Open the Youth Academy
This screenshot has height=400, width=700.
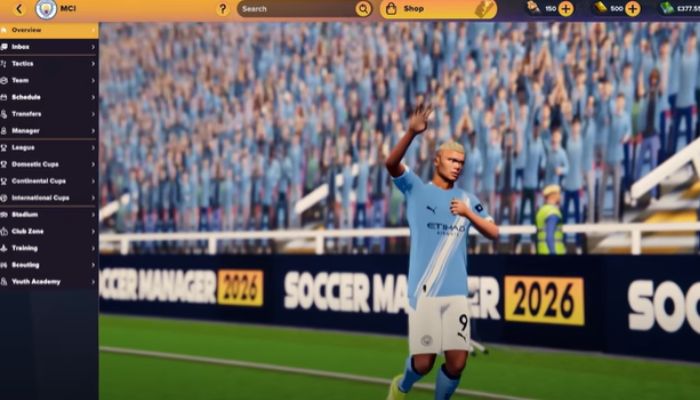point(48,281)
